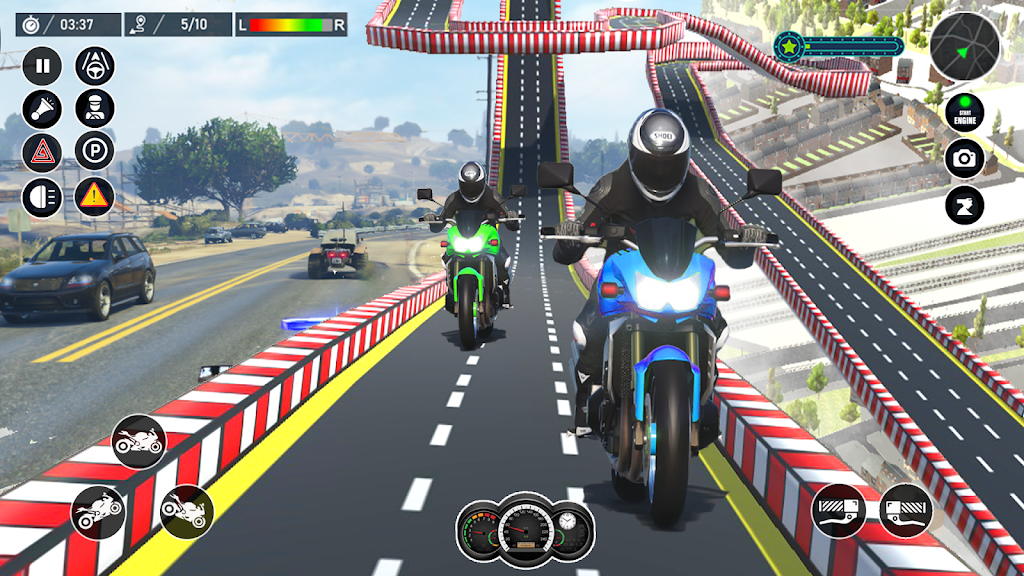Pause the game with the pause button

tap(42, 67)
